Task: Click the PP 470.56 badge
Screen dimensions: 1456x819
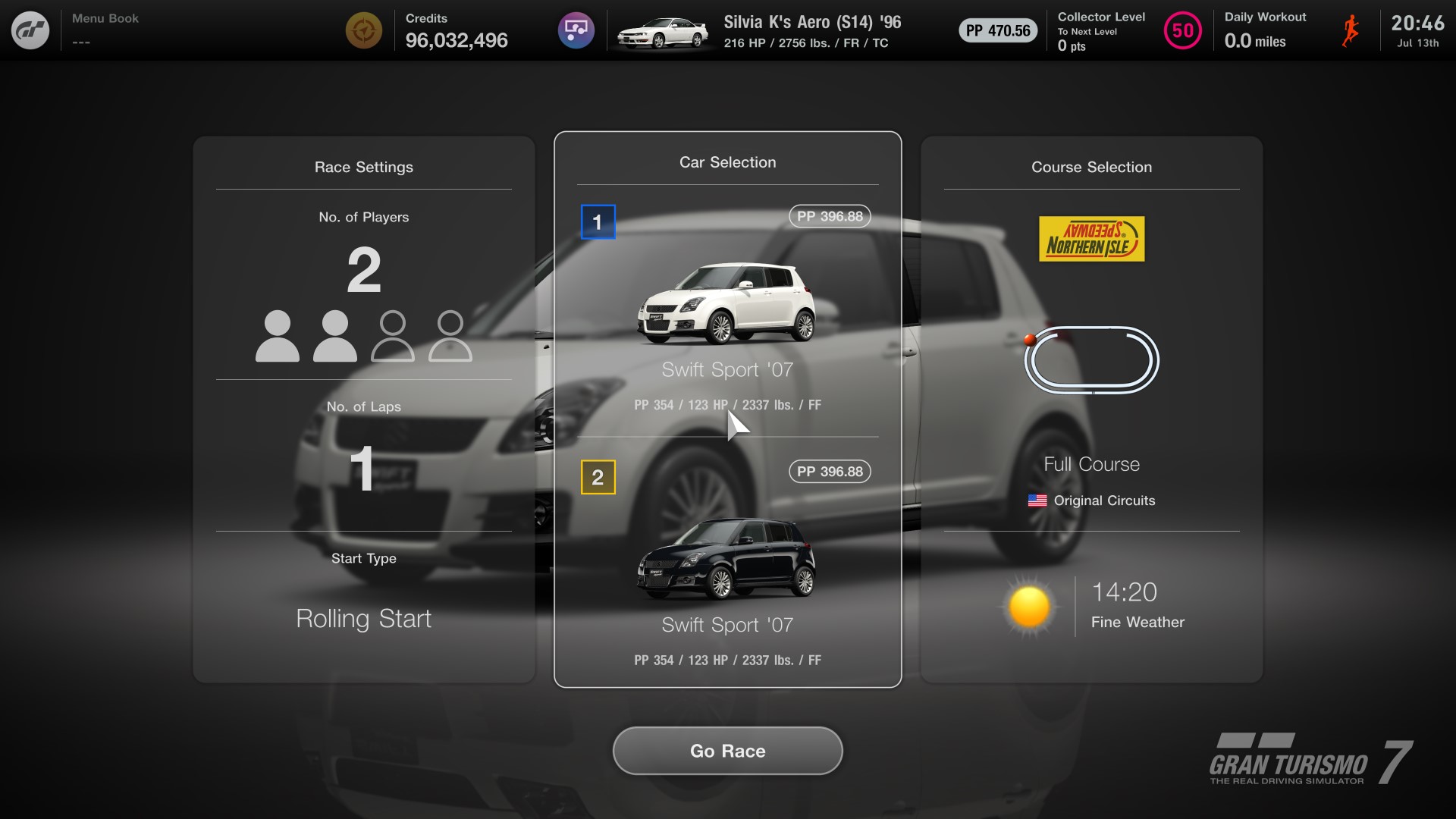Action: click(997, 30)
